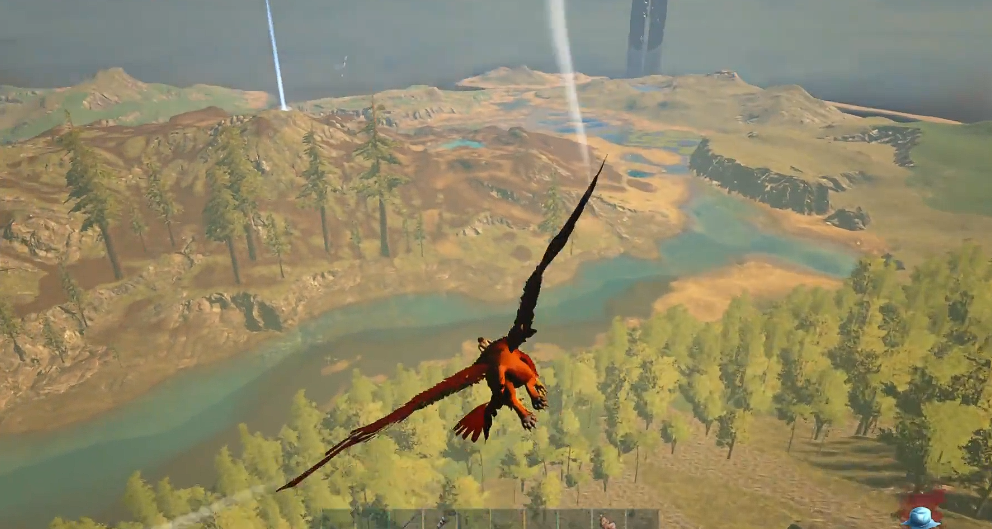Select the hotbar slot holding the brown item
Image resolution: width=992 pixels, height=529 pixels.
[606, 520]
